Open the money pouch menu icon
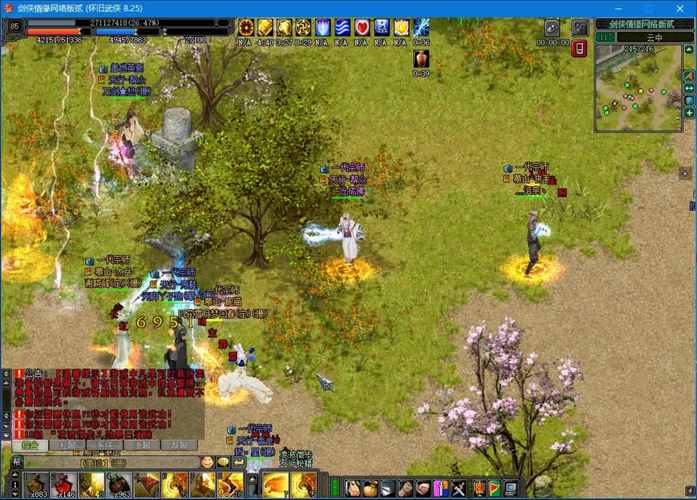 tap(369, 488)
